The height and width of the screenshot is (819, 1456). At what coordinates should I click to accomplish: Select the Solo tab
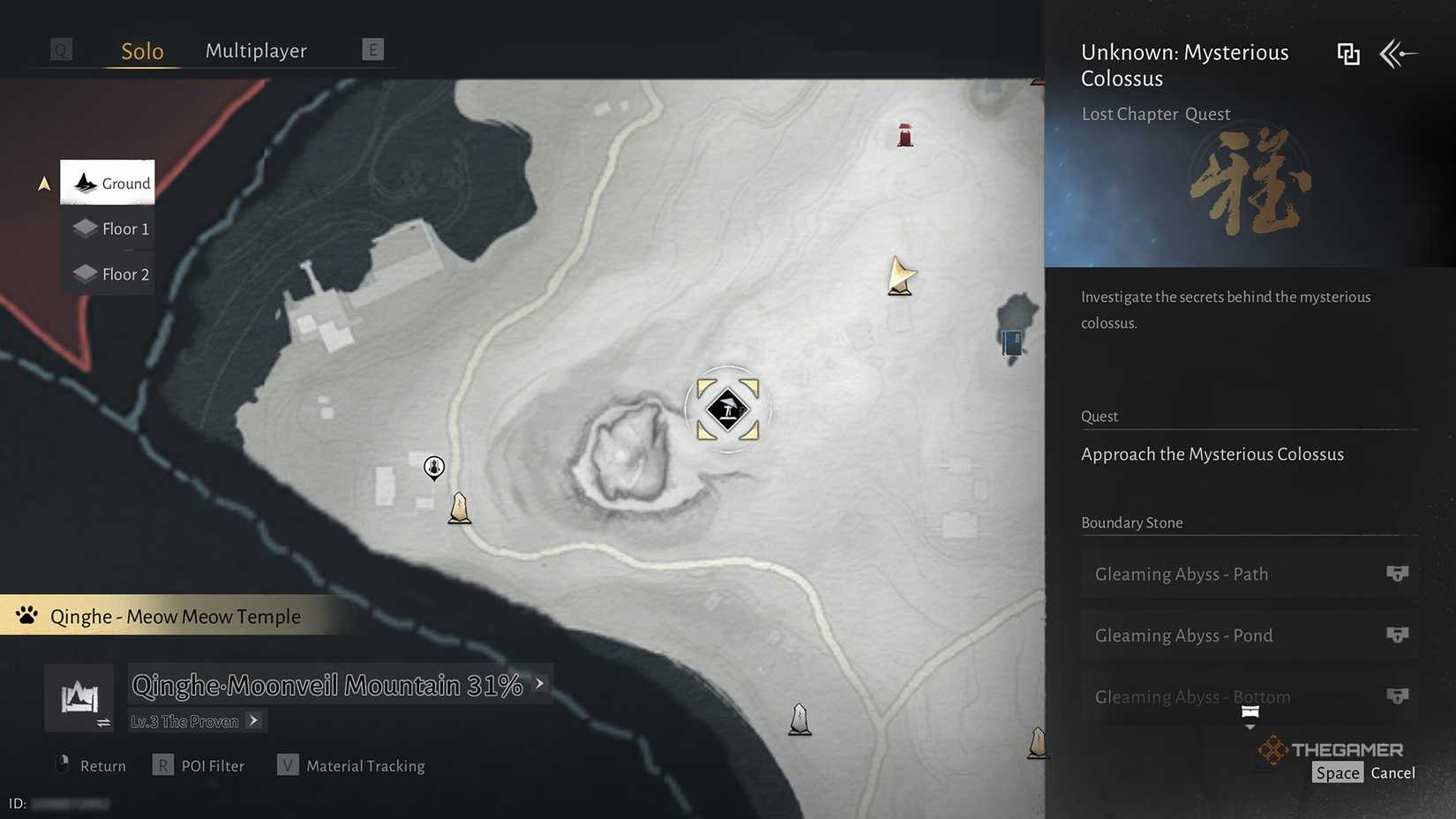coord(140,50)
